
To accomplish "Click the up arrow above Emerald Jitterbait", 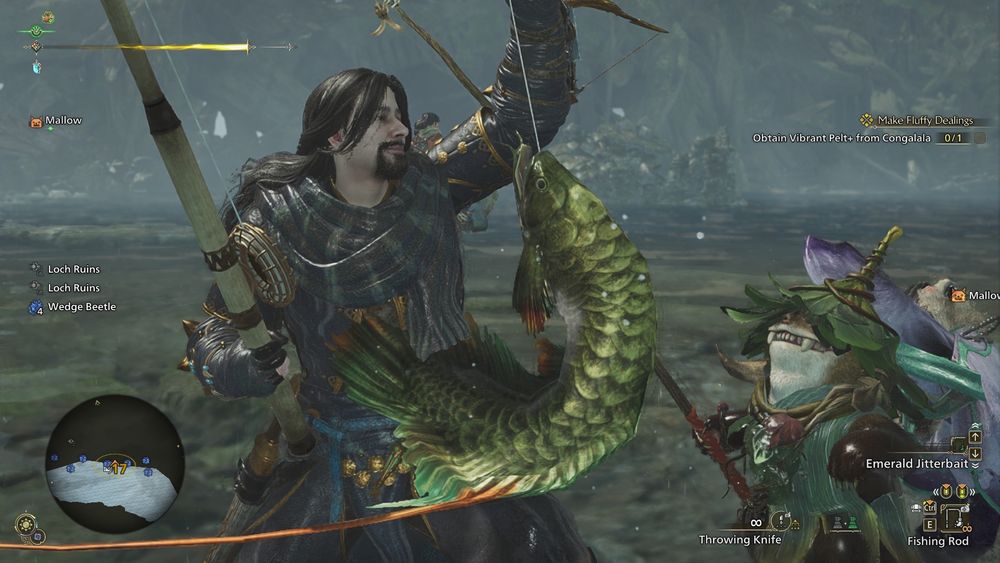I will pyautogui.click(x=975, y=437).
